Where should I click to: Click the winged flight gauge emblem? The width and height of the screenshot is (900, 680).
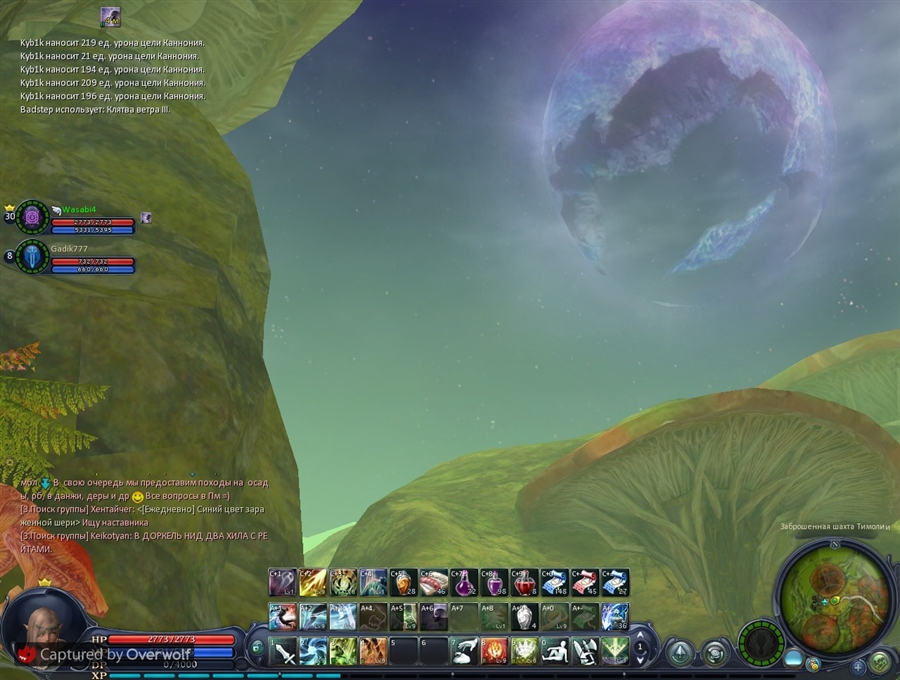point(761,643)
